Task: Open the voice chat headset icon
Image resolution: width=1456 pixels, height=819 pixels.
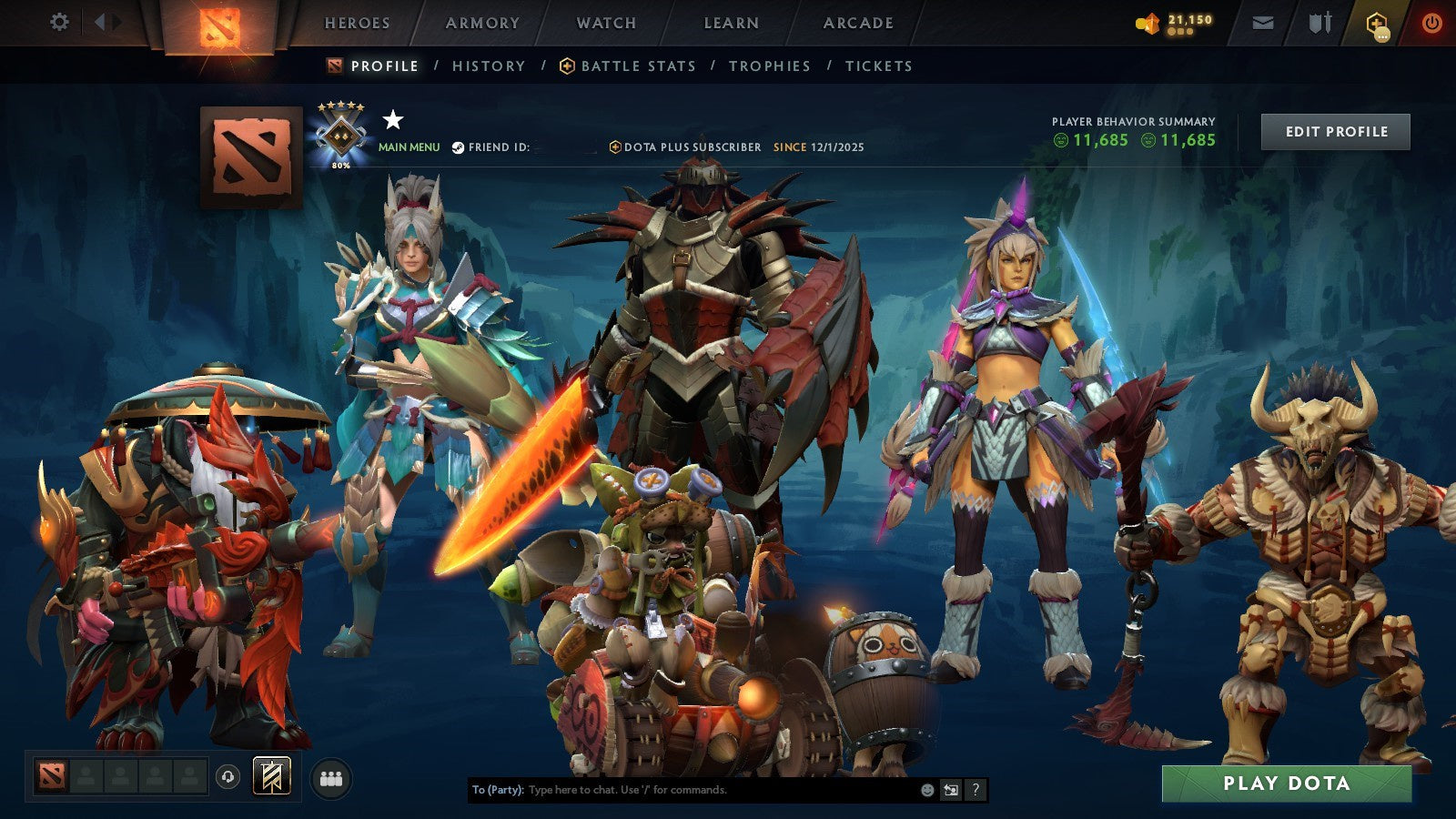Action: point(227,776)
